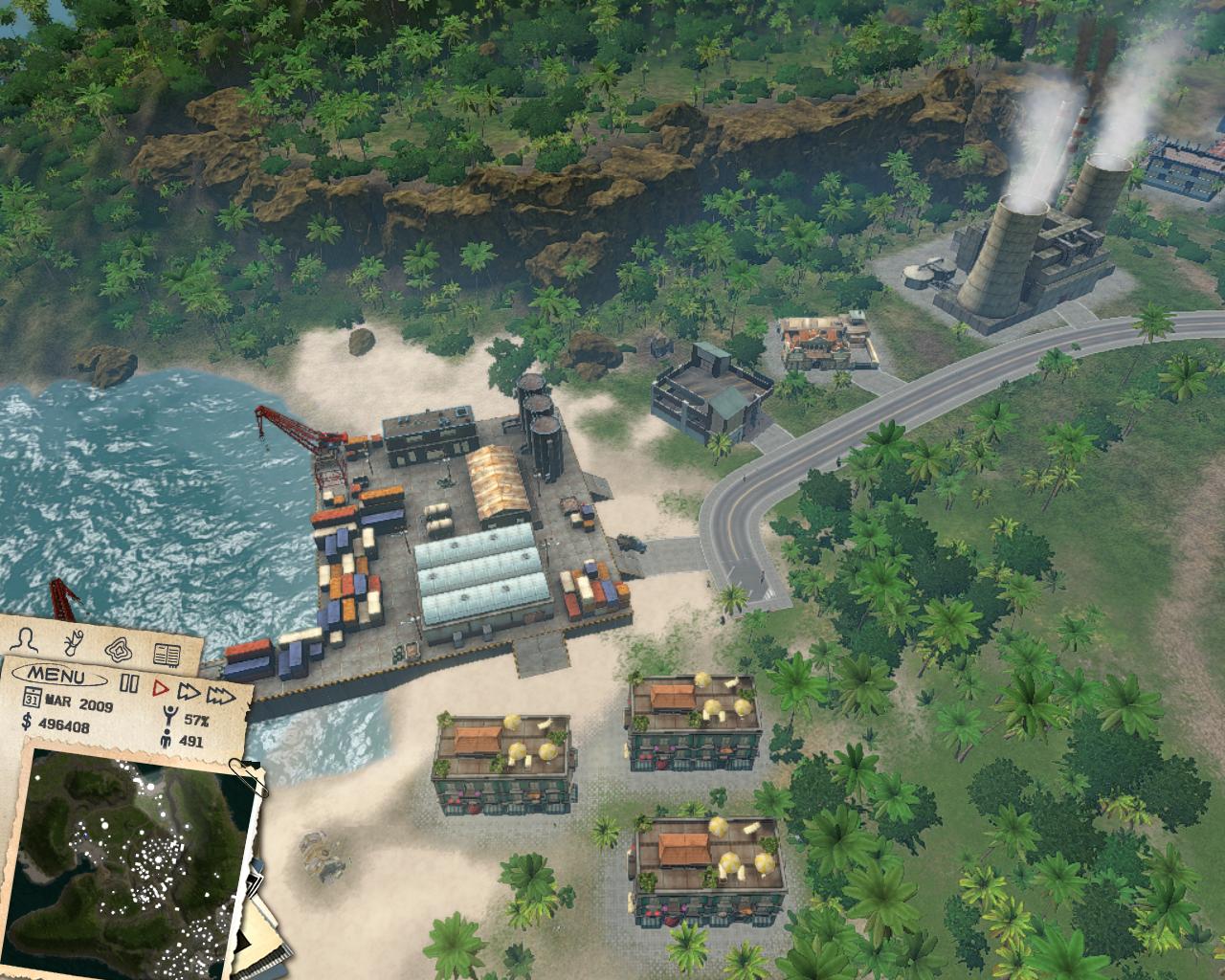
Task: Open the Almanac book icon
Action: point(167,655)
